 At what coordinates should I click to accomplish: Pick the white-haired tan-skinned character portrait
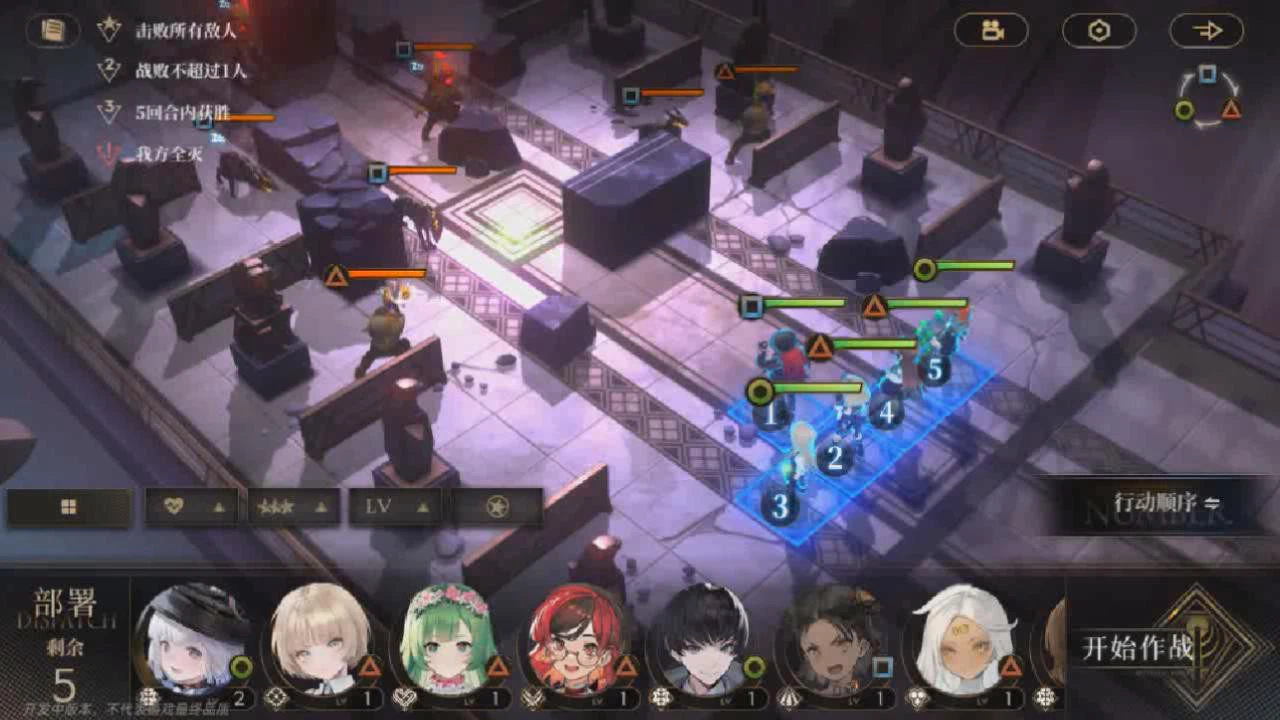pos(960,640)
